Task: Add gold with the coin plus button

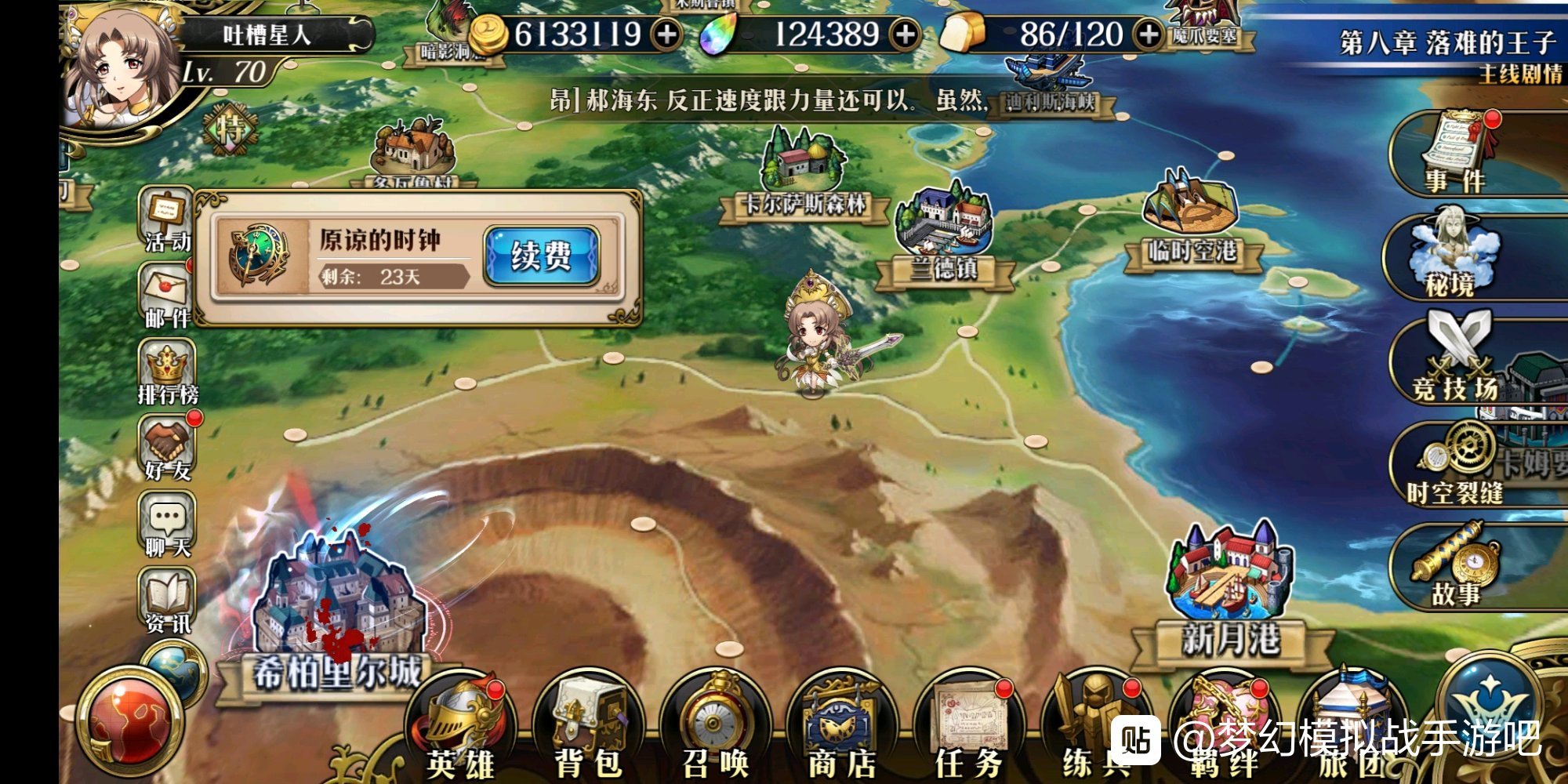Action: coord(667,34)
